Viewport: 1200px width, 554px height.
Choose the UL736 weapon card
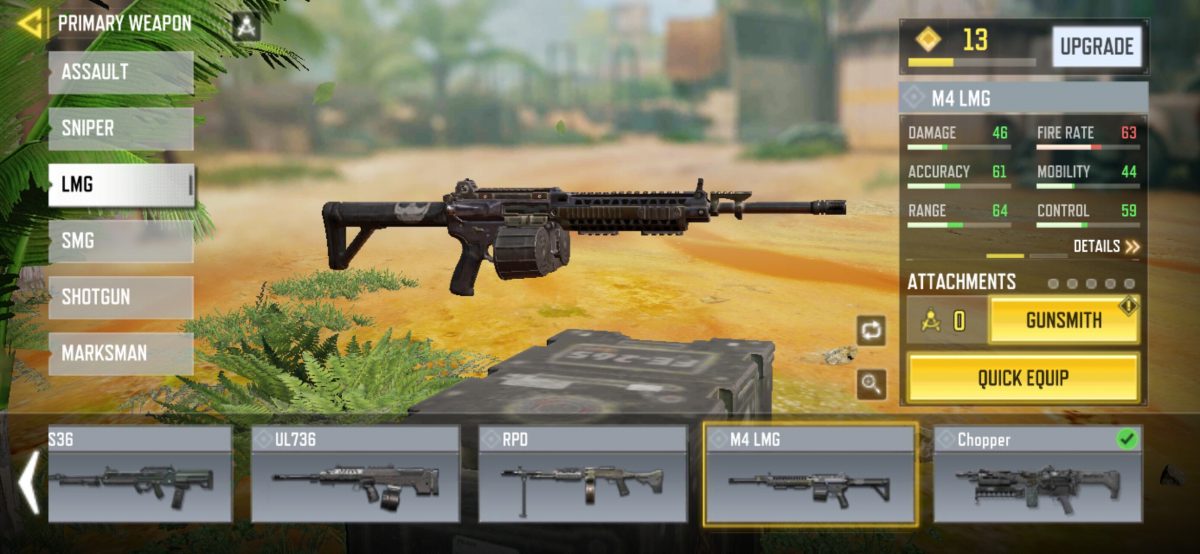(355, 474)
